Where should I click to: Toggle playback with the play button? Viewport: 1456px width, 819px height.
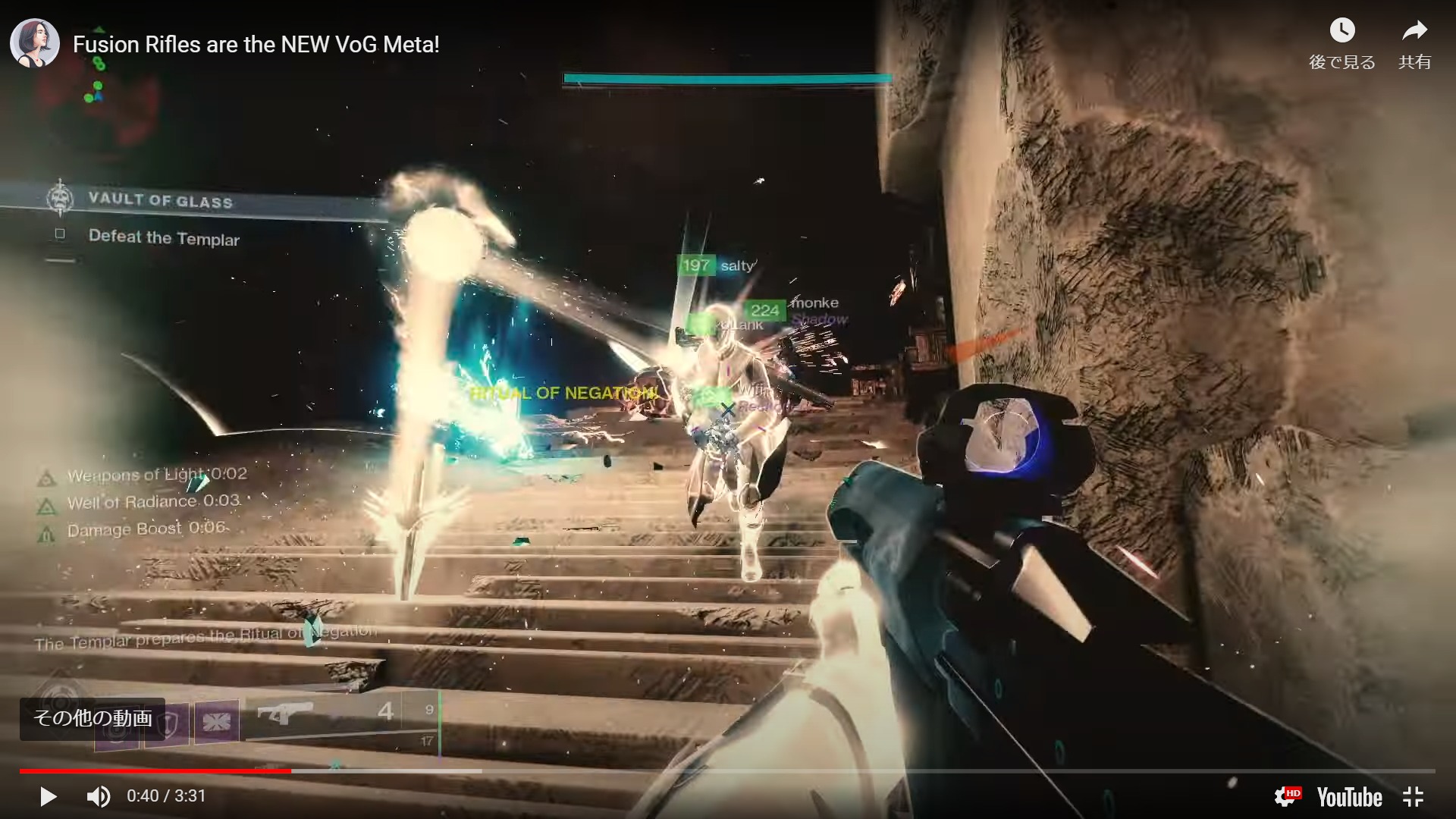(x=48, y=796)
